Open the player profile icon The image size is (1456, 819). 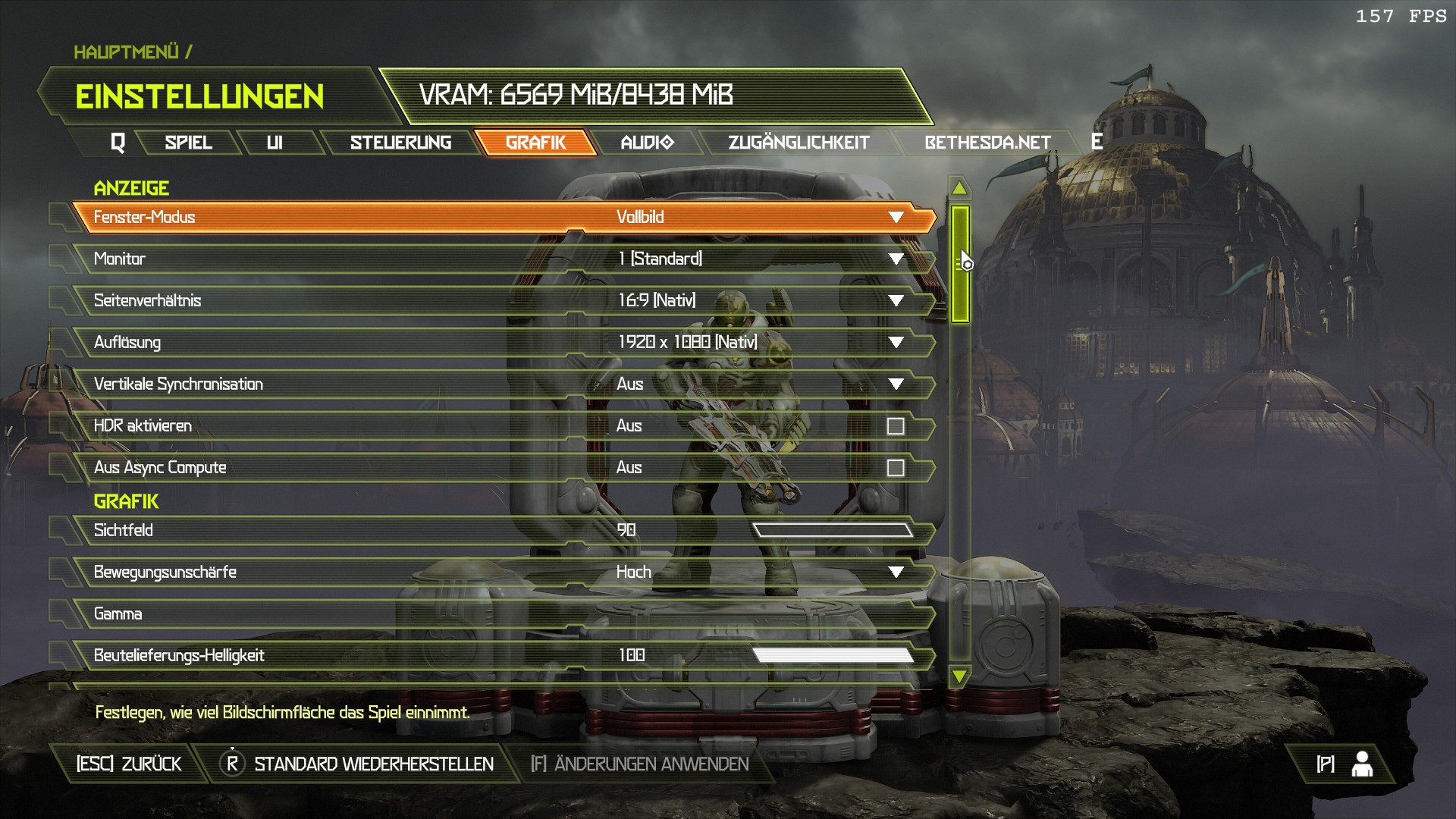point(1362,764)
